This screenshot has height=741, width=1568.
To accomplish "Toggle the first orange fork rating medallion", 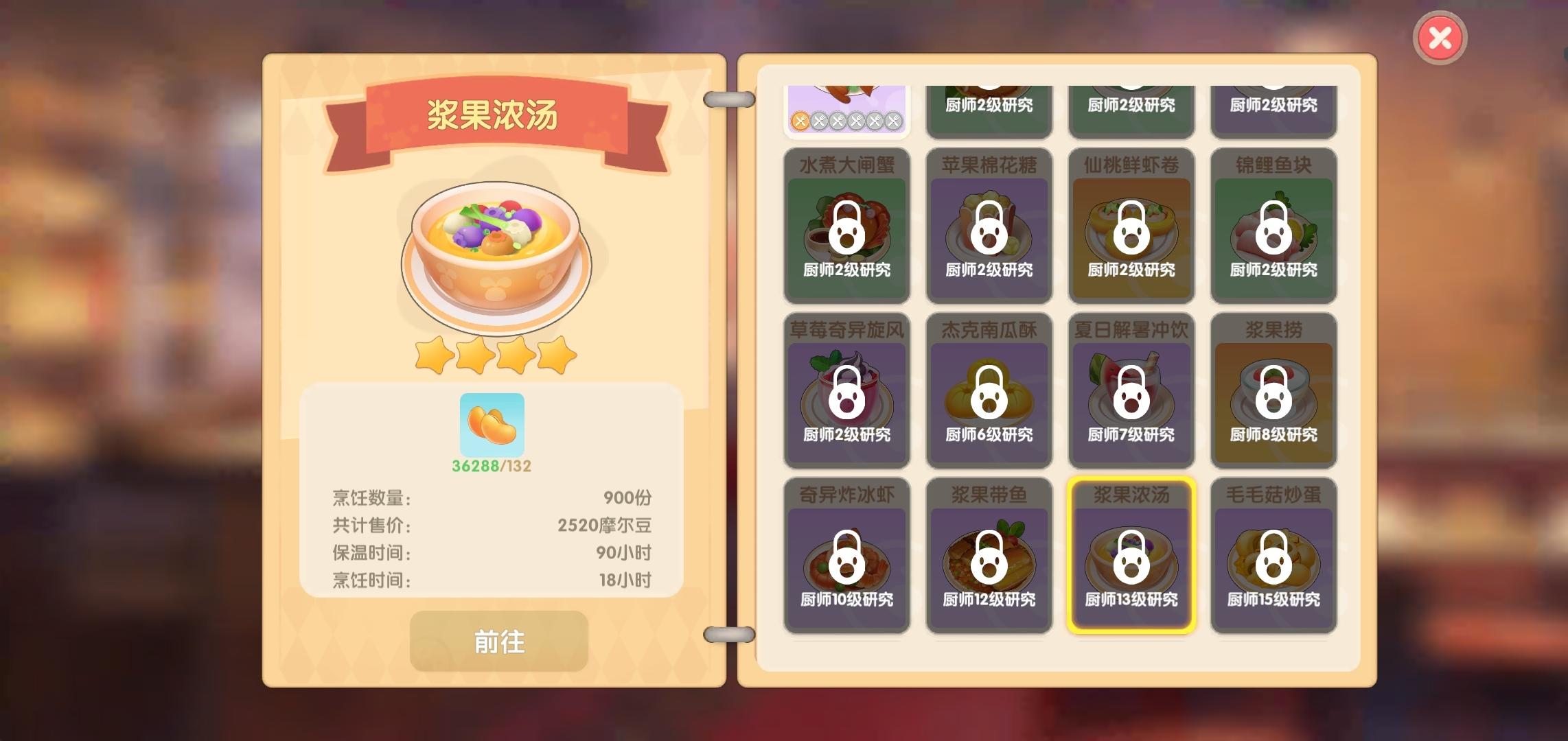I will [800, 120].
